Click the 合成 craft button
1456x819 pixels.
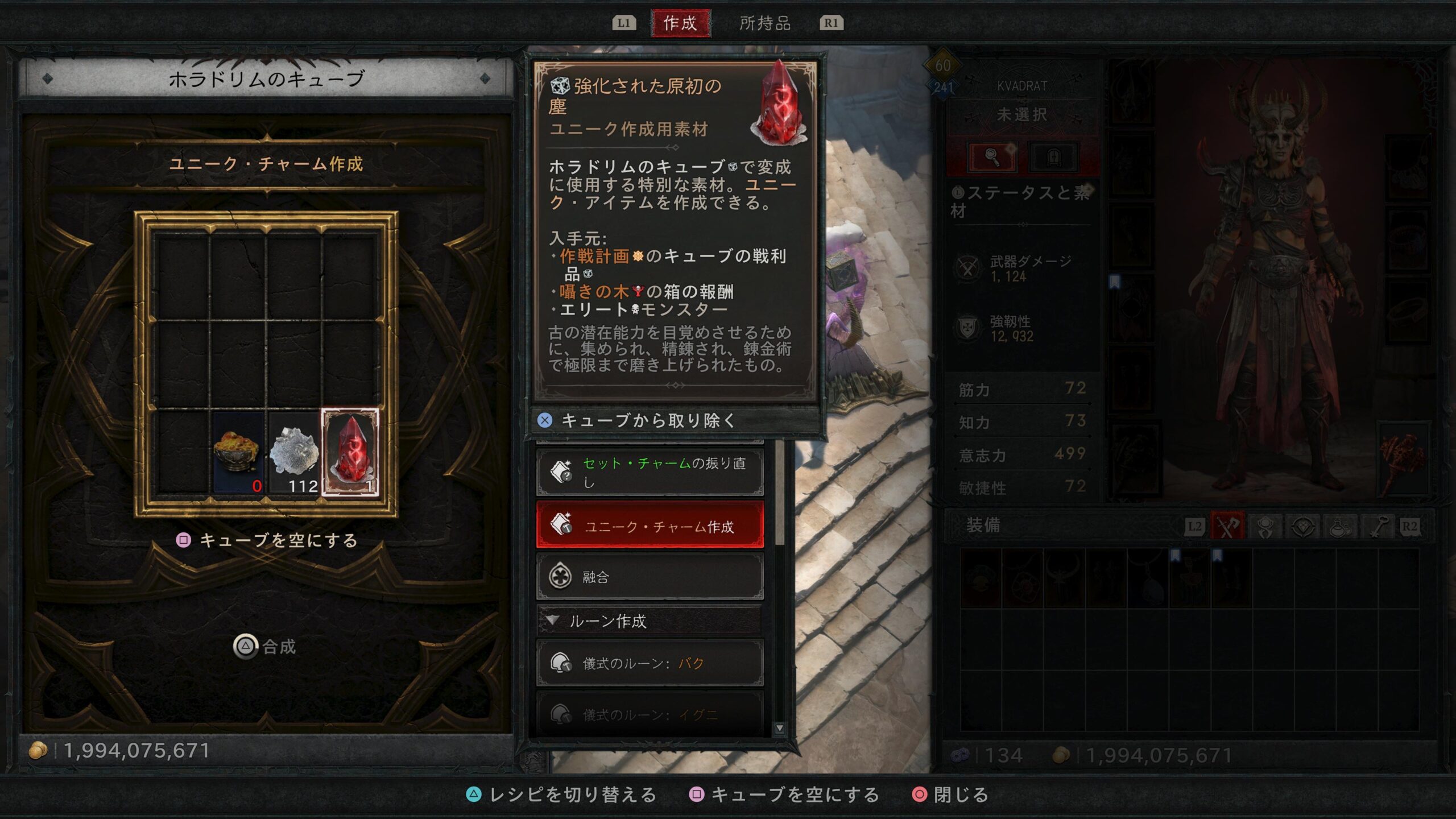click(x=266, y=647)
